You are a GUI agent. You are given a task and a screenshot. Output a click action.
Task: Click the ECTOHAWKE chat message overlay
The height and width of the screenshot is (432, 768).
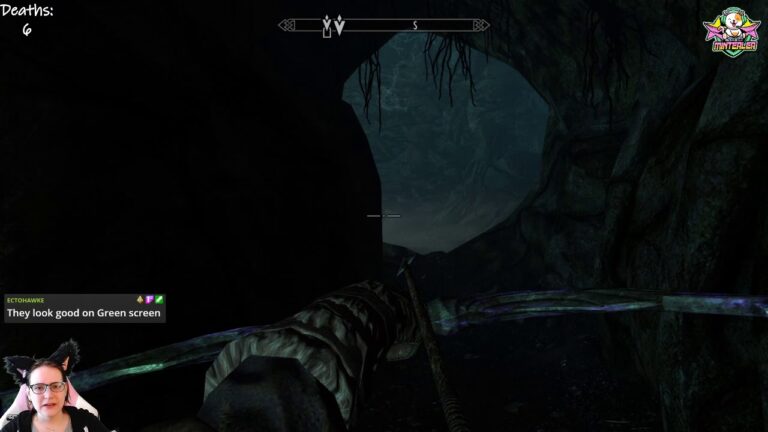point(84,307)
